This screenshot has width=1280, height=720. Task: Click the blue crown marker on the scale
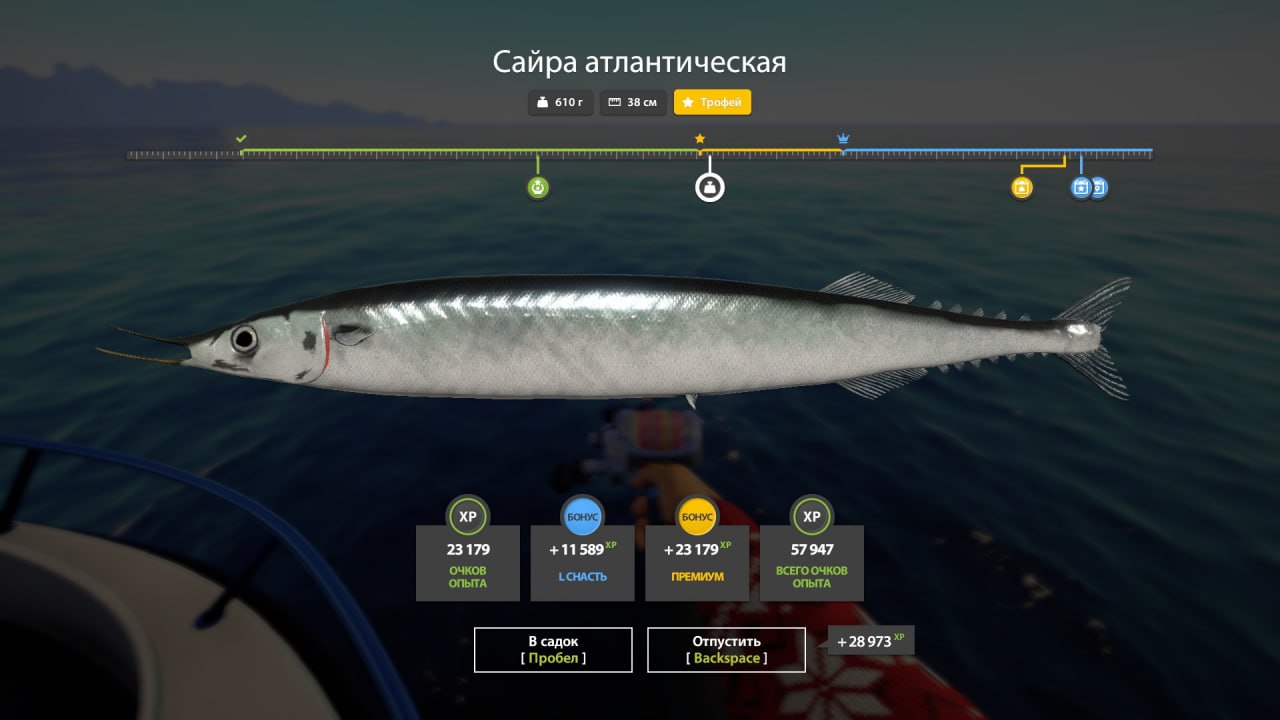click(843, 137)
